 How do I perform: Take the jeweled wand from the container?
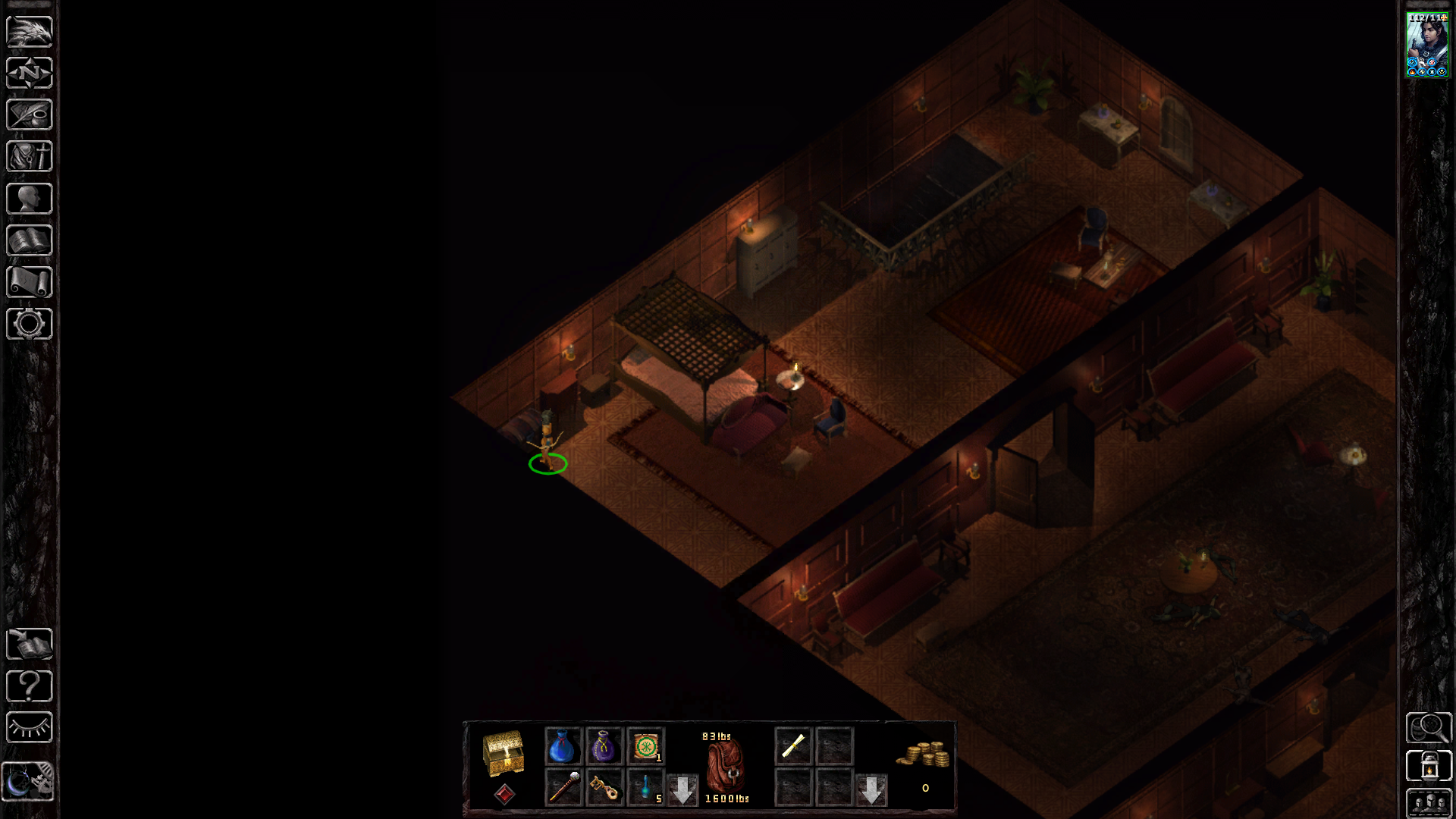coord(563,787)
